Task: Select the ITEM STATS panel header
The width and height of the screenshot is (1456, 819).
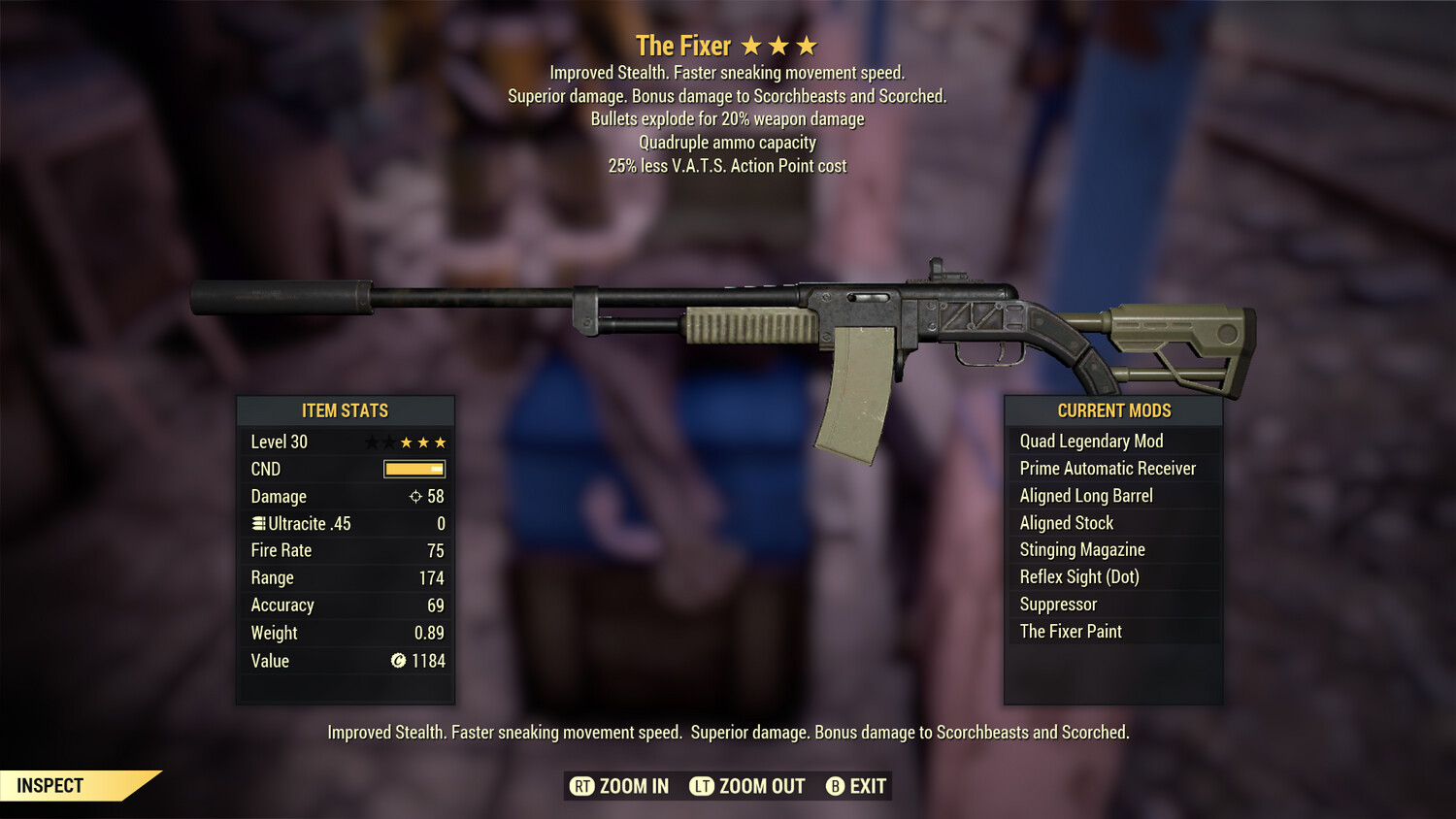Action: pos(346,410)
